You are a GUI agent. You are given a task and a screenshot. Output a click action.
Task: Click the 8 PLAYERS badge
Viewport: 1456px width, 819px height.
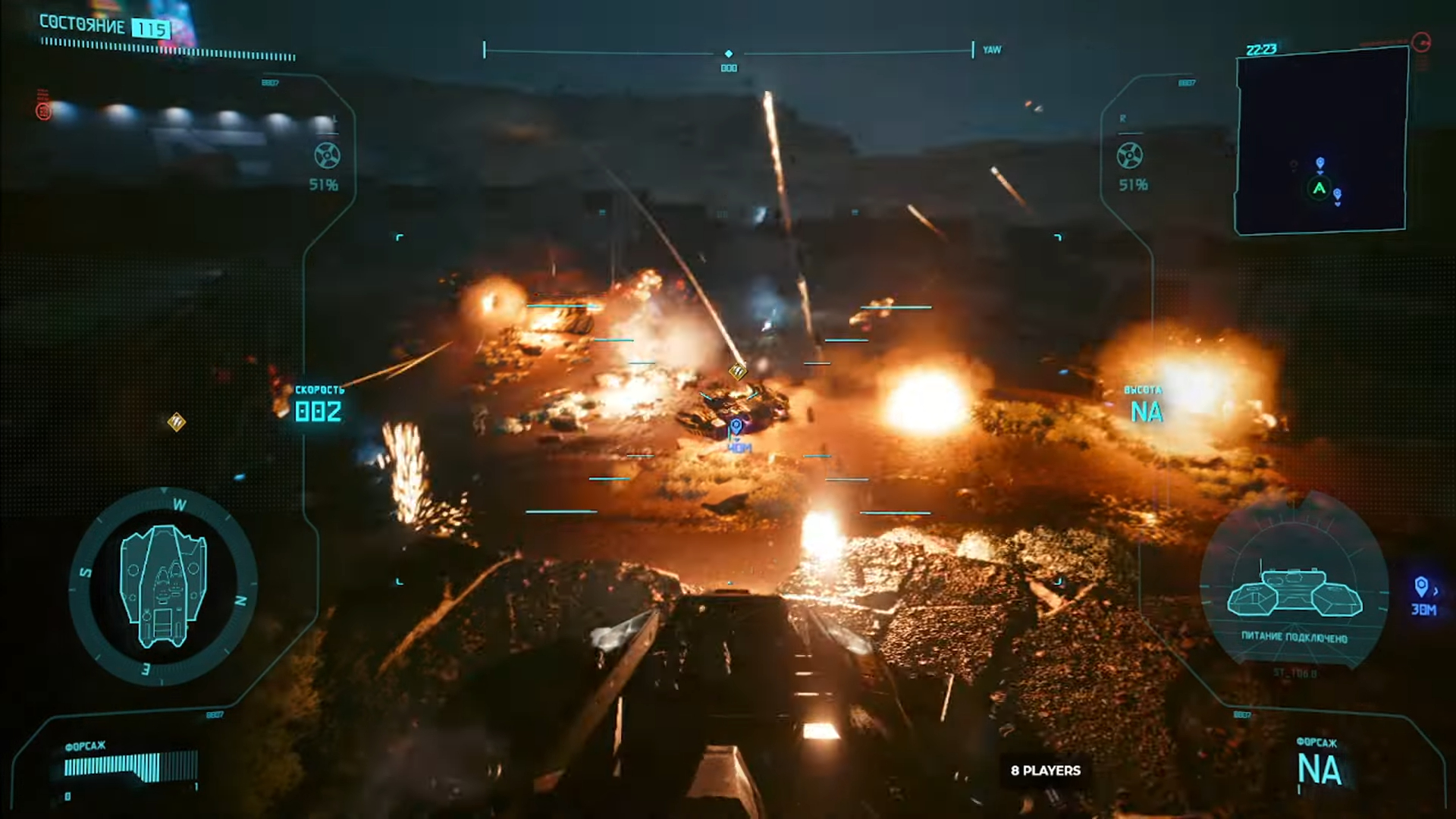coord(1045,770)
